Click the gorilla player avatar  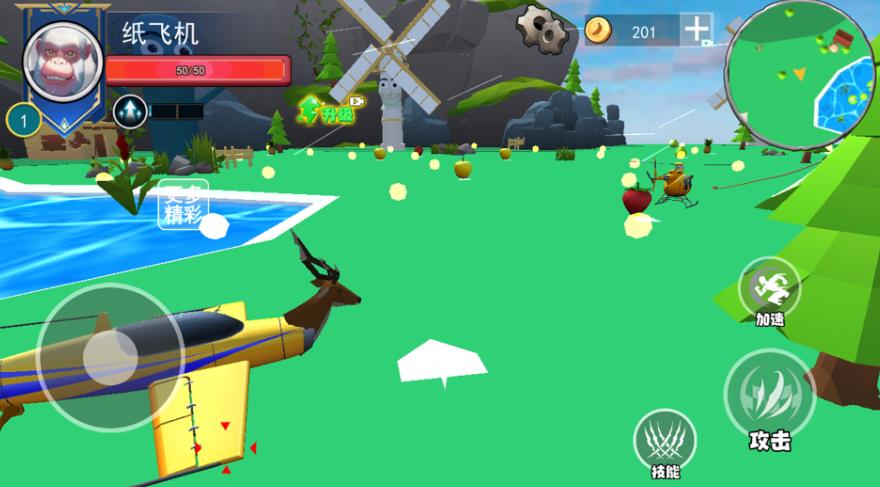click(62, 60)
